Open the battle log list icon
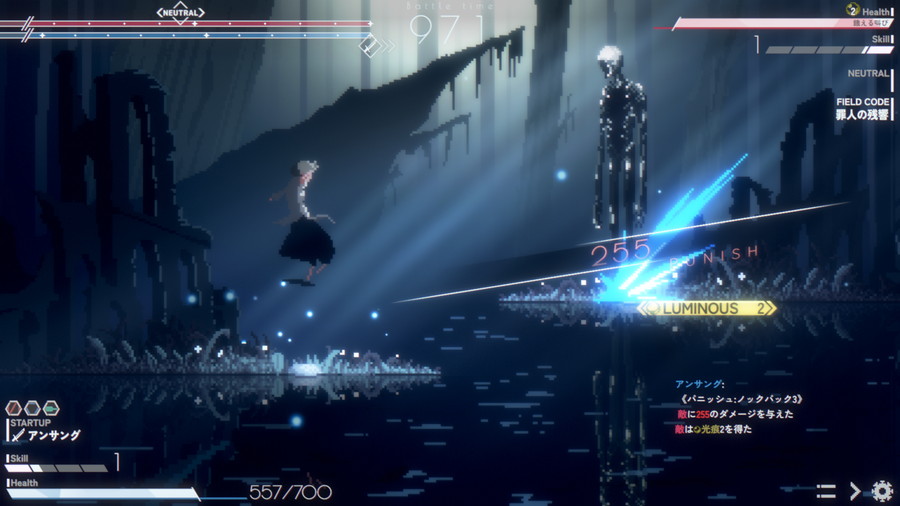Image resolution: width=900 pixels, height=506 pixels. 826,491
